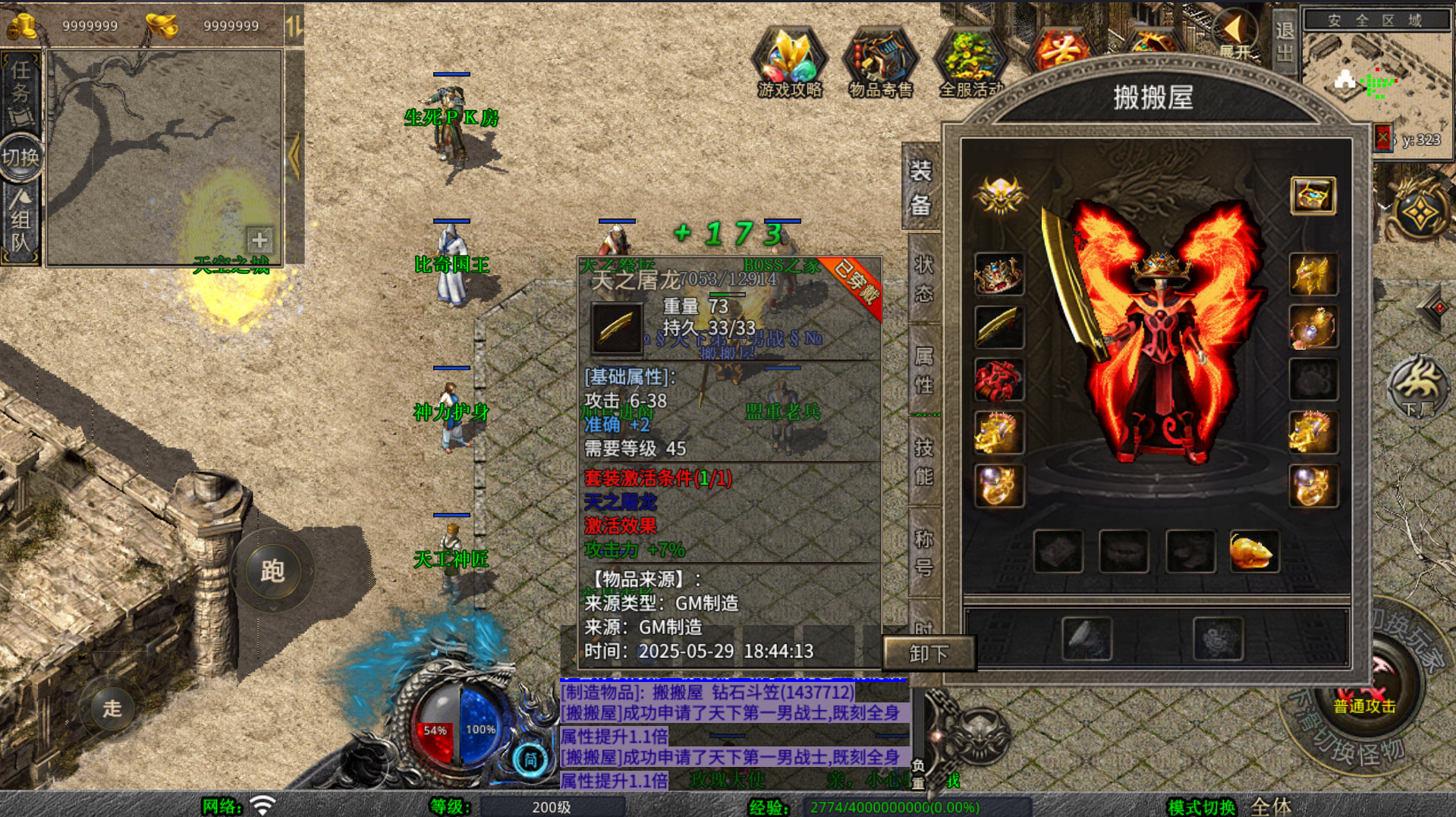
Task: Open the 任务 quest tab
Action: (x=20, y=91)
